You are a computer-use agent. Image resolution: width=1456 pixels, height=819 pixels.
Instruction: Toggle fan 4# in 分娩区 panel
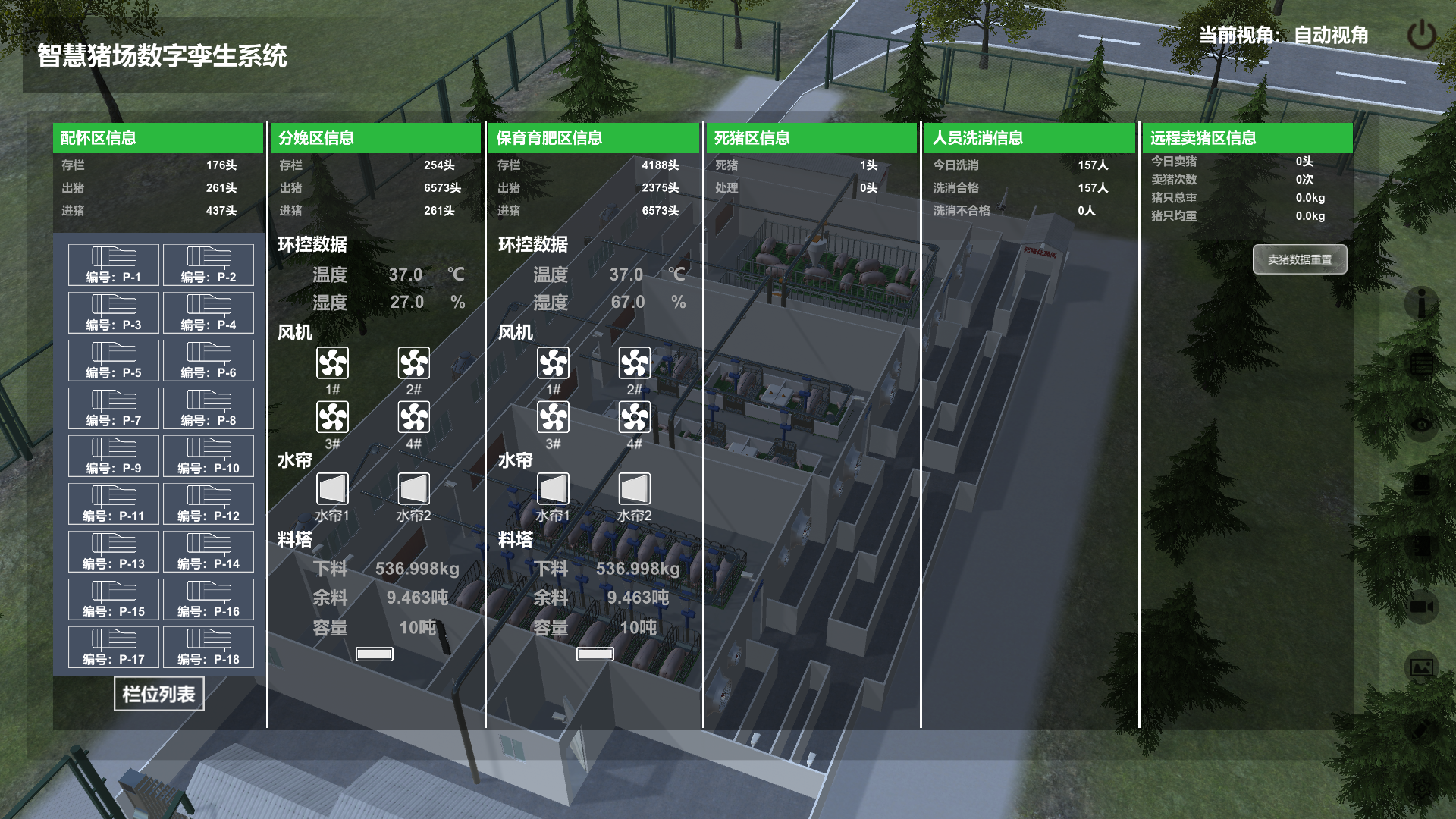(x=414, y=417)
